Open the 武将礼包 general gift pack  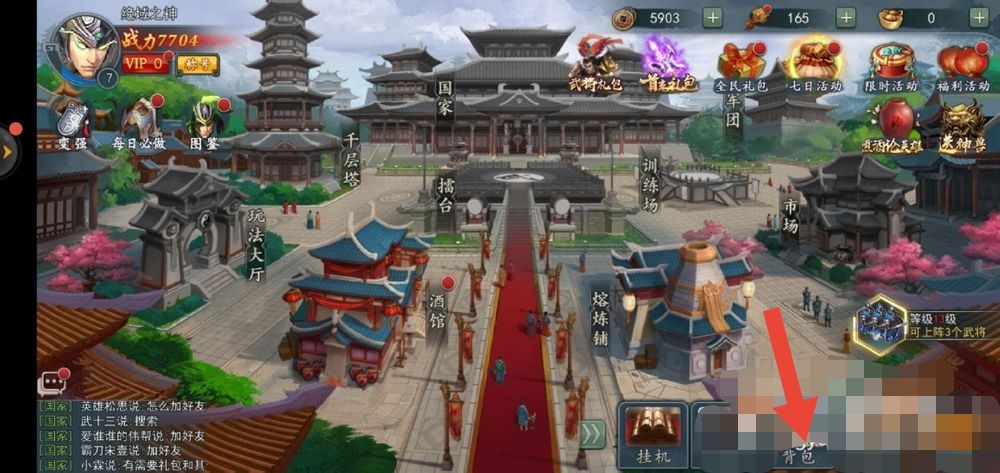pyautogui.click(x=596, y=63)
